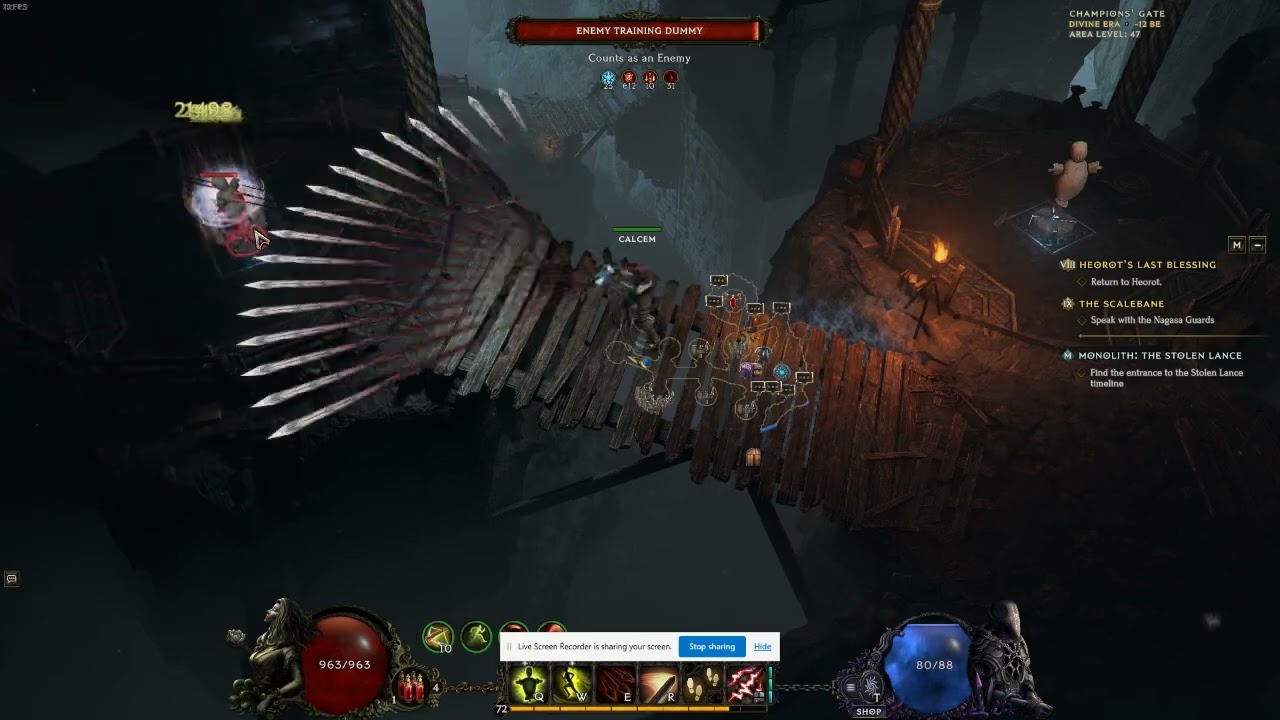The height and width of the screenshot is (720, 1280).
Task: Hide the screen recorder notification bar
Action: (x=762, y=647)
